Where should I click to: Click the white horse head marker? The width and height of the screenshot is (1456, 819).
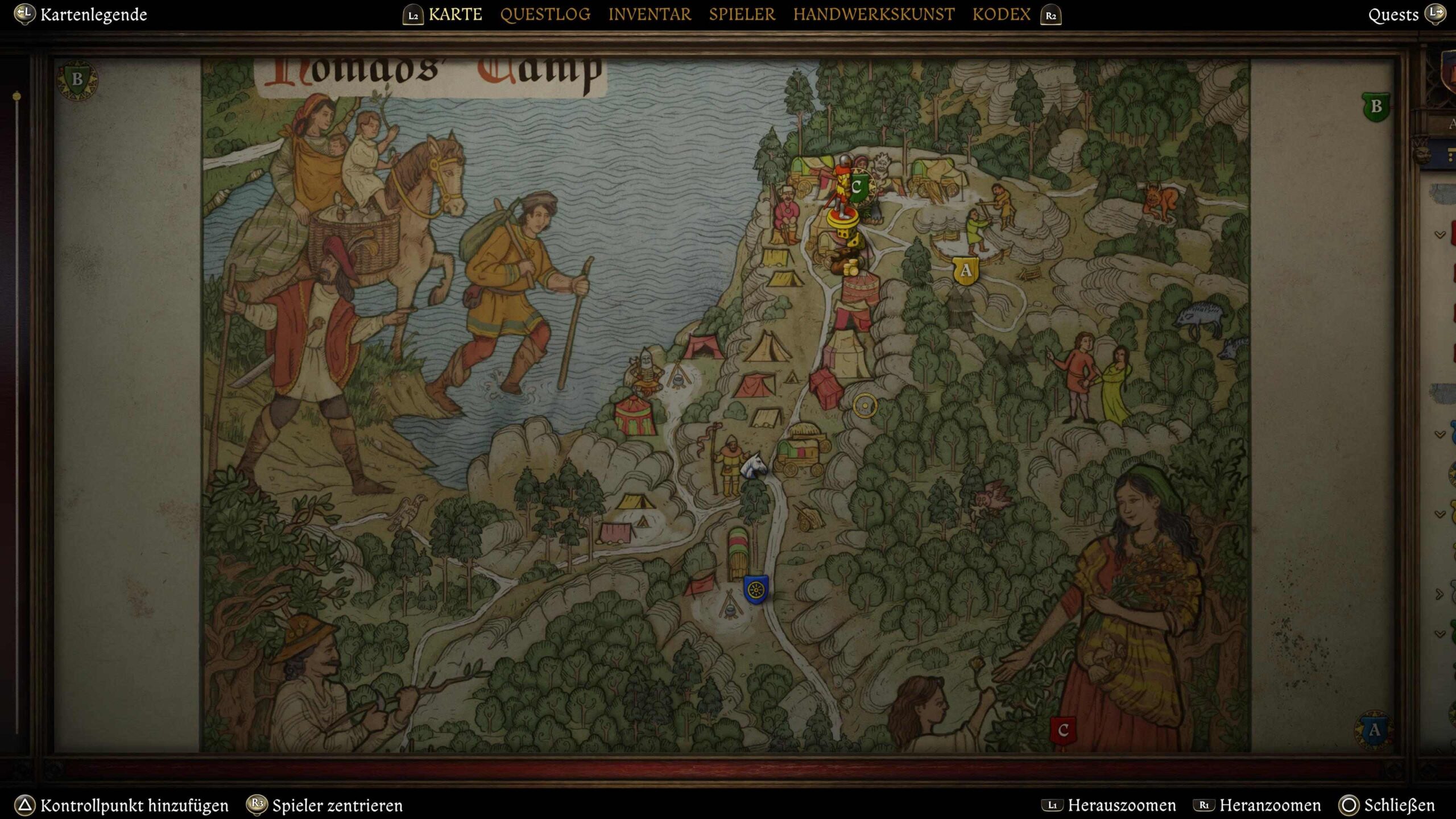[755, 465]
